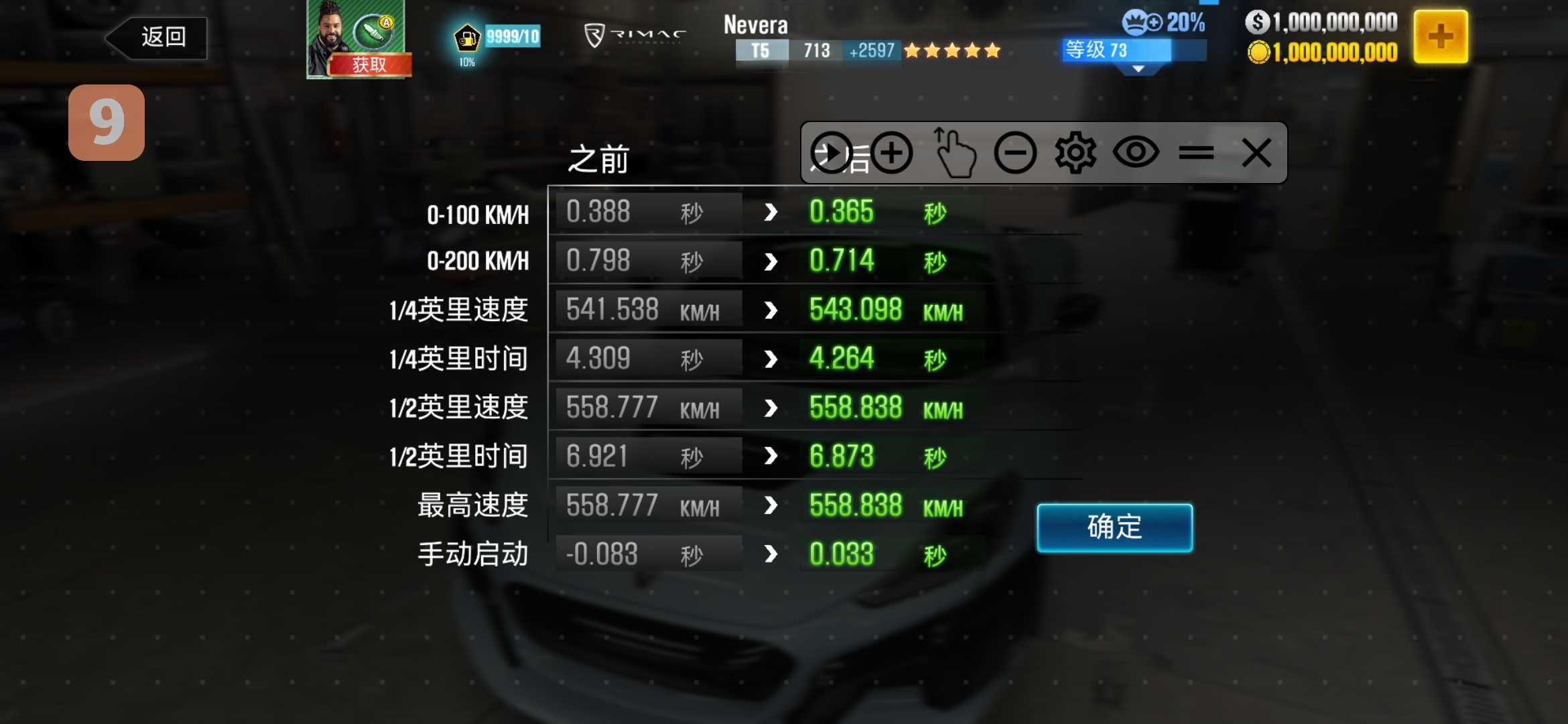Select the overlay tap-hand pointer tool

(x=954, y=153)
